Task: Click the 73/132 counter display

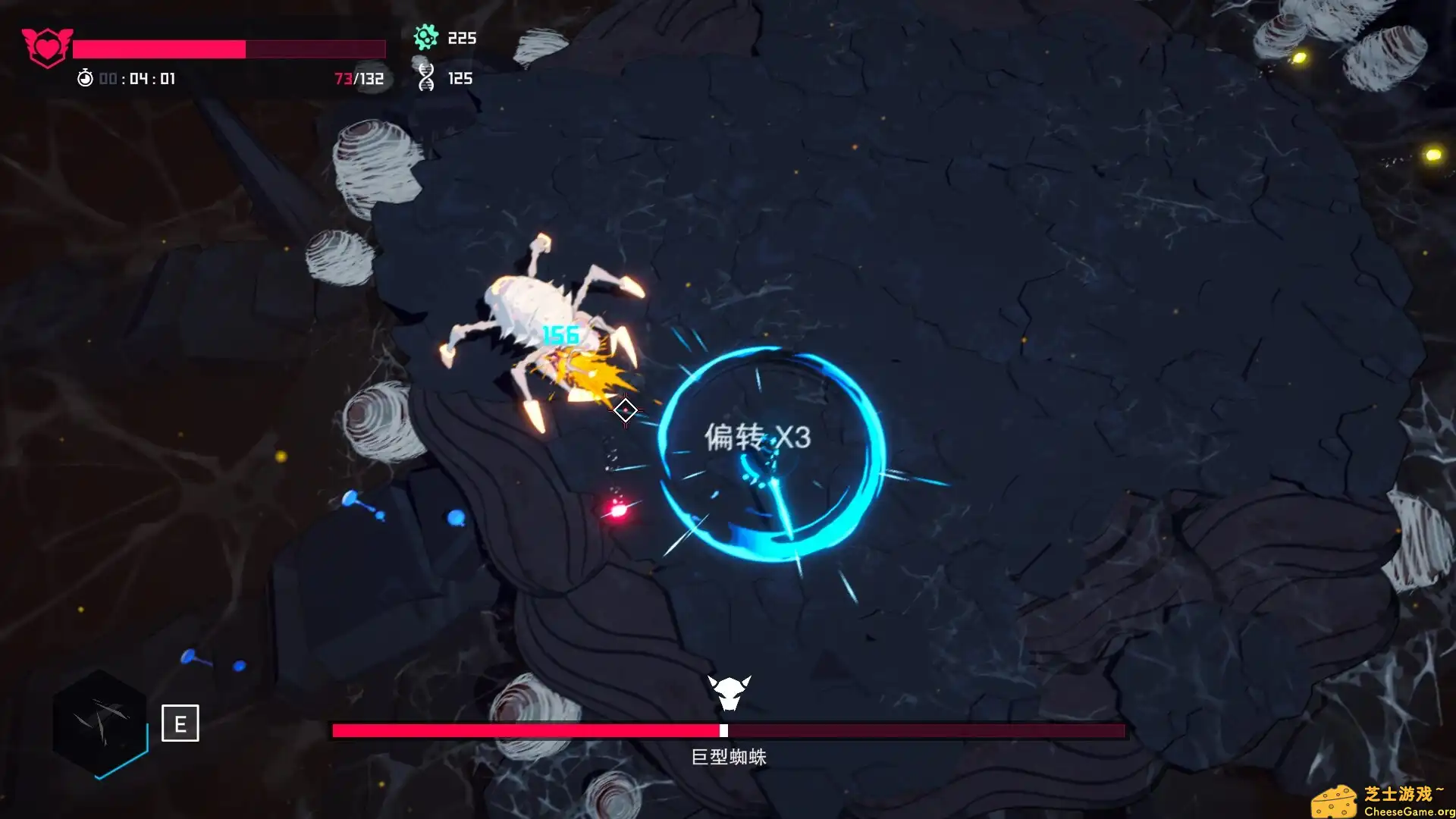Action: pyautogui.click(x=359, y=78)
